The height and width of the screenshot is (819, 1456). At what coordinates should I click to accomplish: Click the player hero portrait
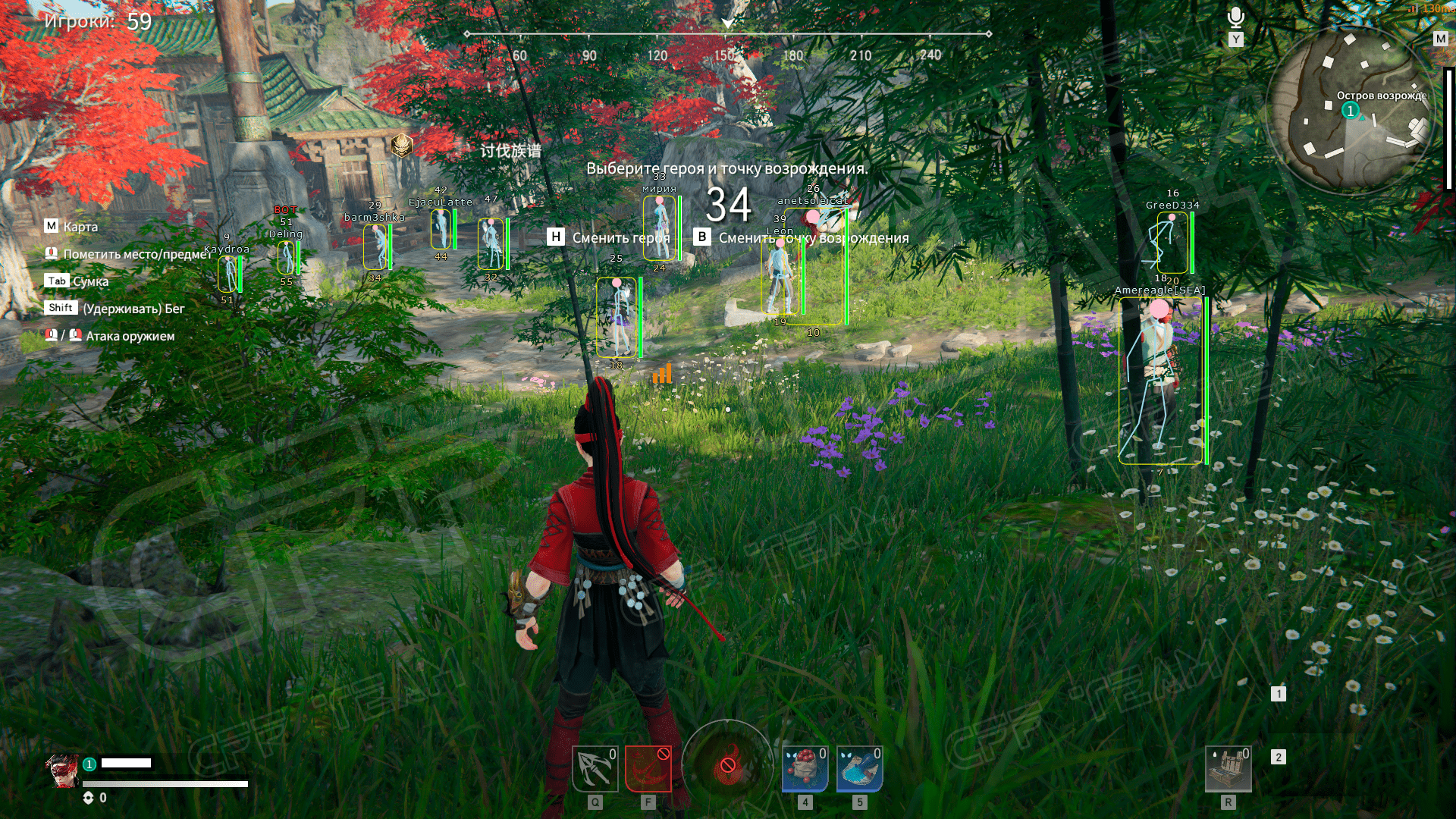pyautogui.click(x=62, y=770)
